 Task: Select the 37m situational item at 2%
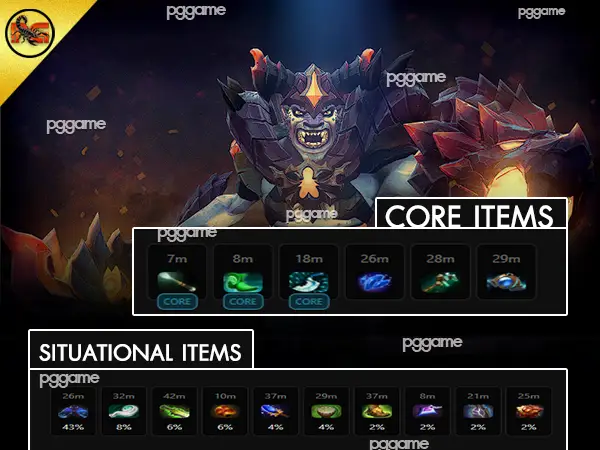(374, 411)
